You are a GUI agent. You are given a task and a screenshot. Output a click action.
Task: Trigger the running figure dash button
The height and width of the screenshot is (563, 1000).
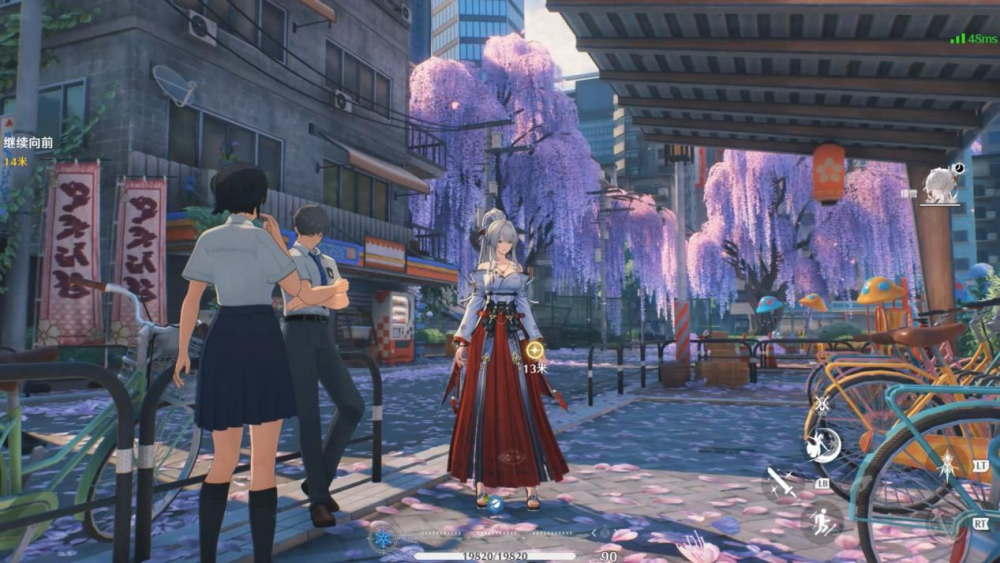(820, 521)
